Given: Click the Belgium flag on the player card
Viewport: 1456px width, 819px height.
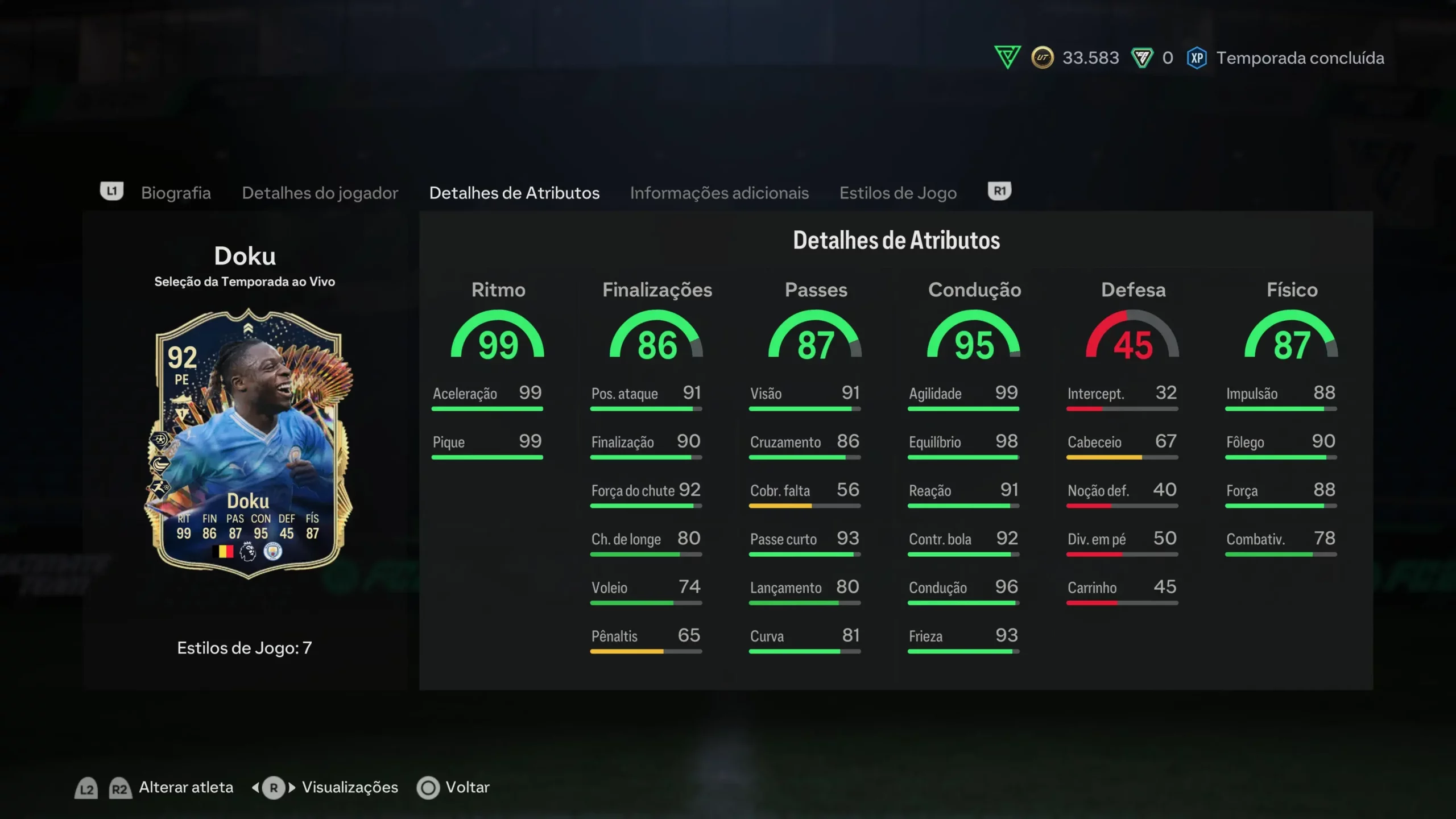Looking at the screenshot, I should 222,552.
